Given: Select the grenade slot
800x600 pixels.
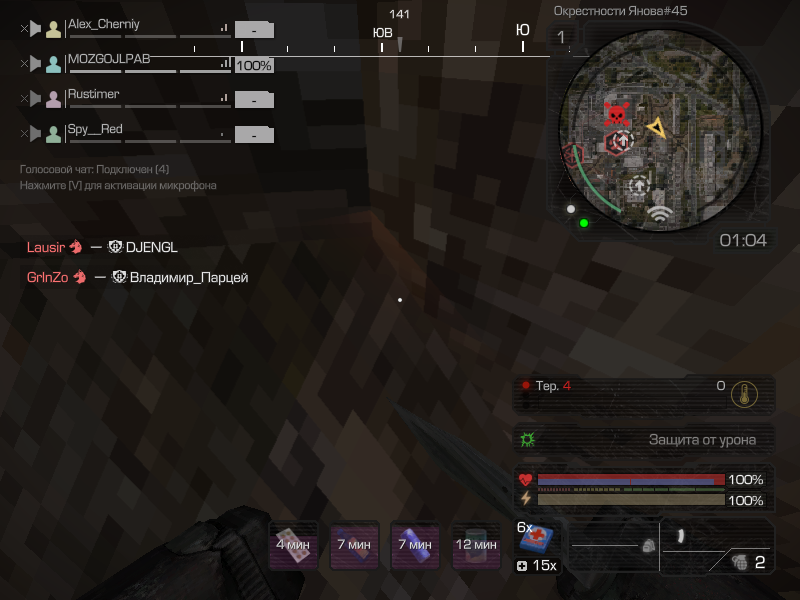Looking at the screenshot, I should click(x=741, y=561).
